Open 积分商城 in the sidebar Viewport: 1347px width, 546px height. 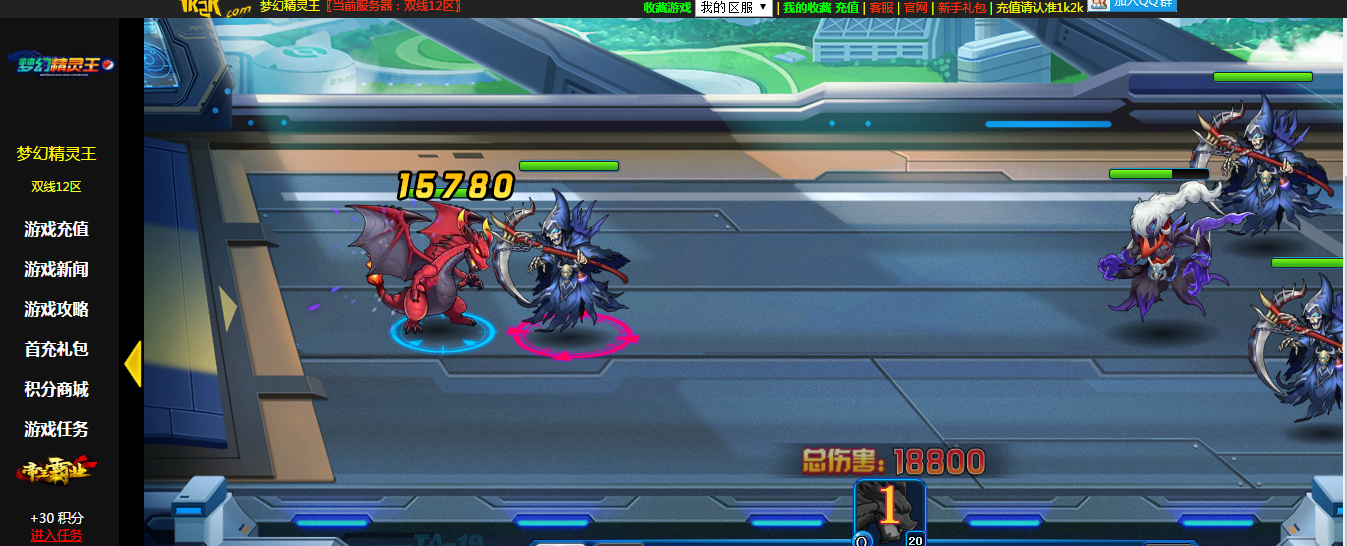click(x=57, y=389)
